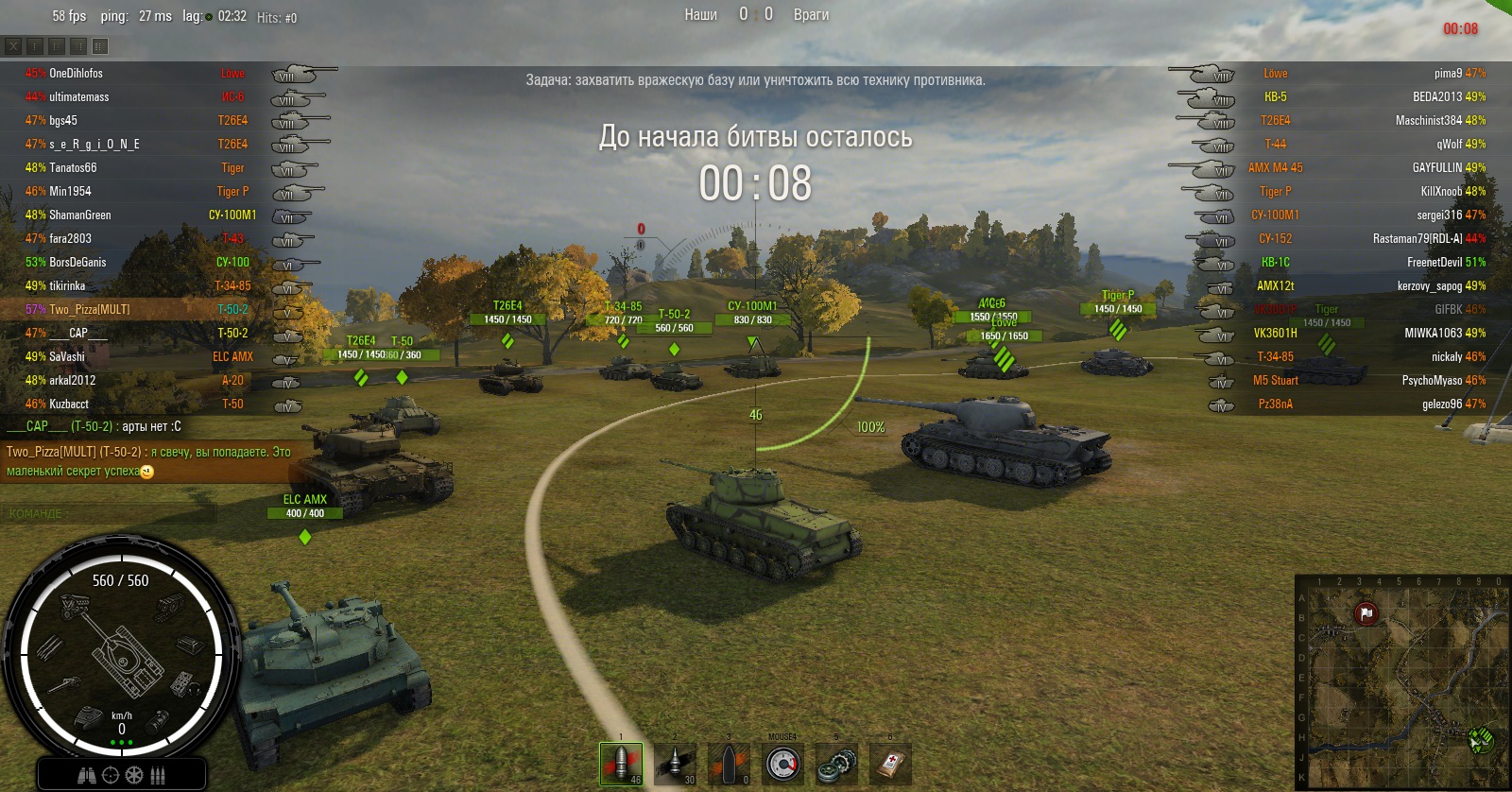1512x792 pixels.
Task: Click the three-shells icon below the damage panel
Action: click(158, 775)
